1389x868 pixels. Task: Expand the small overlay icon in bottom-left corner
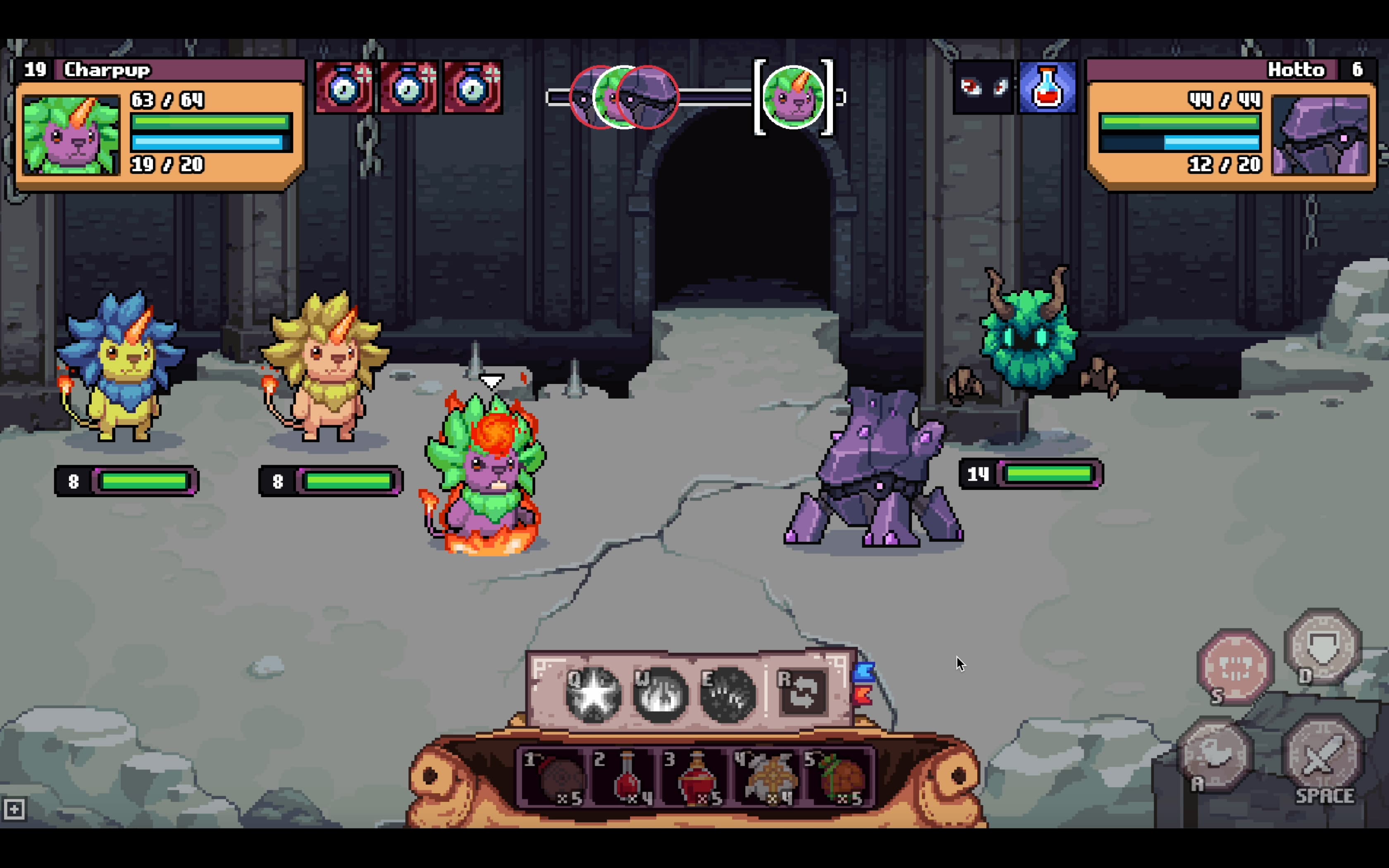(x=14, y=808)
